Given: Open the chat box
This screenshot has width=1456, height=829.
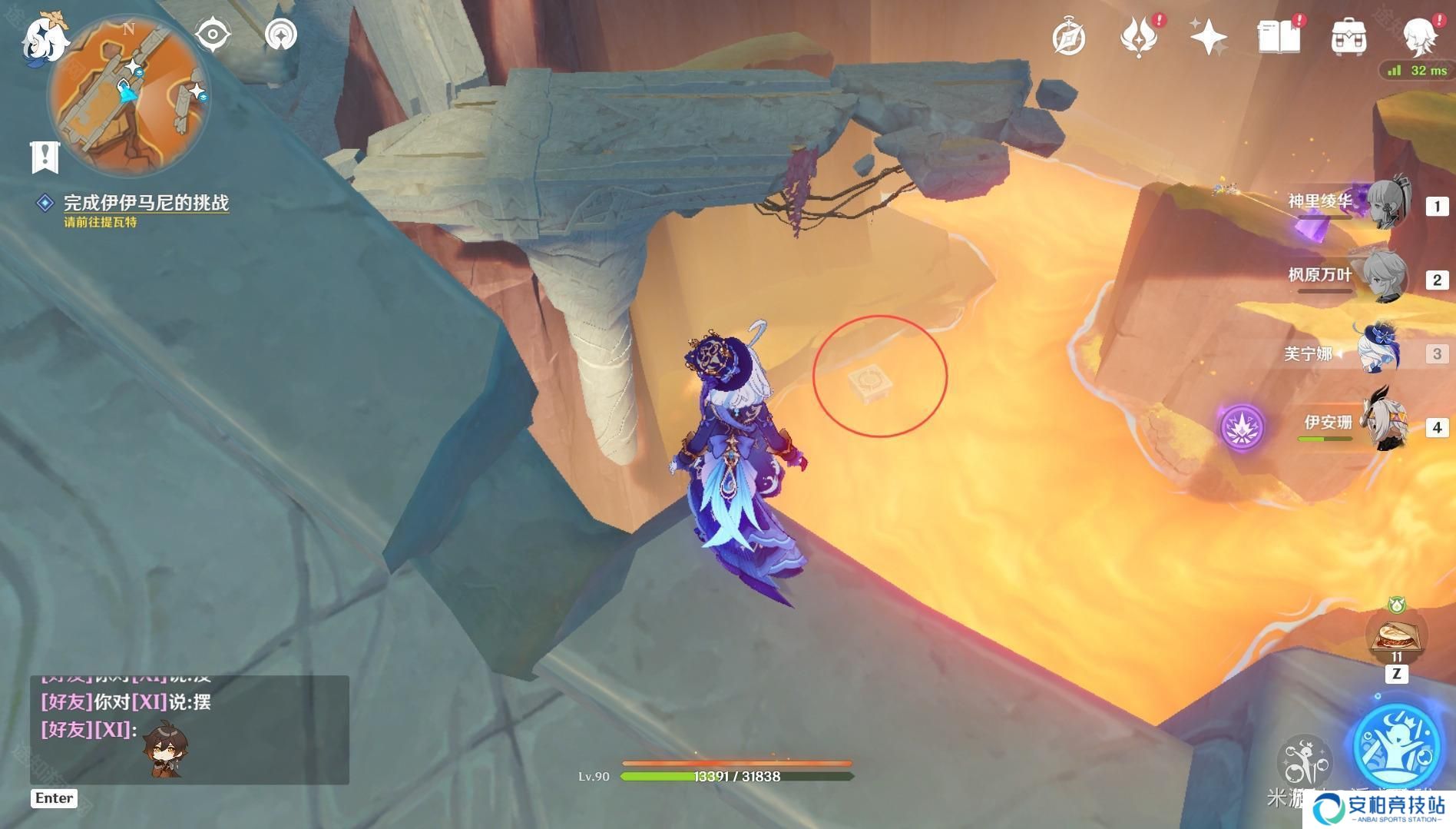Looking at the screenshot, I should (x=189, y=728).
